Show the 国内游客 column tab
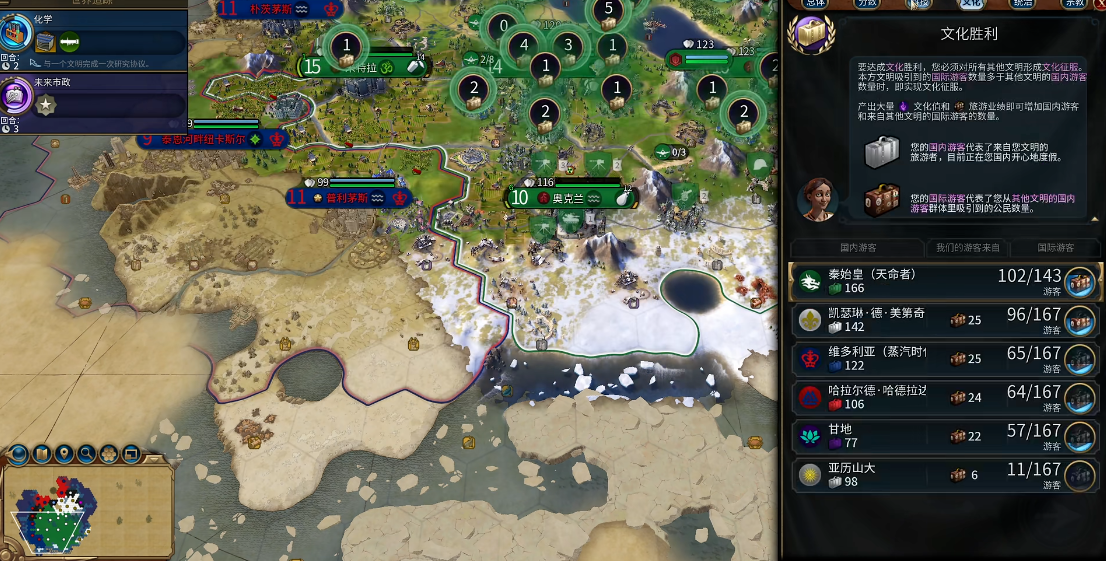The height and width of the screenshot is (561, 1106). coord(845,248)
